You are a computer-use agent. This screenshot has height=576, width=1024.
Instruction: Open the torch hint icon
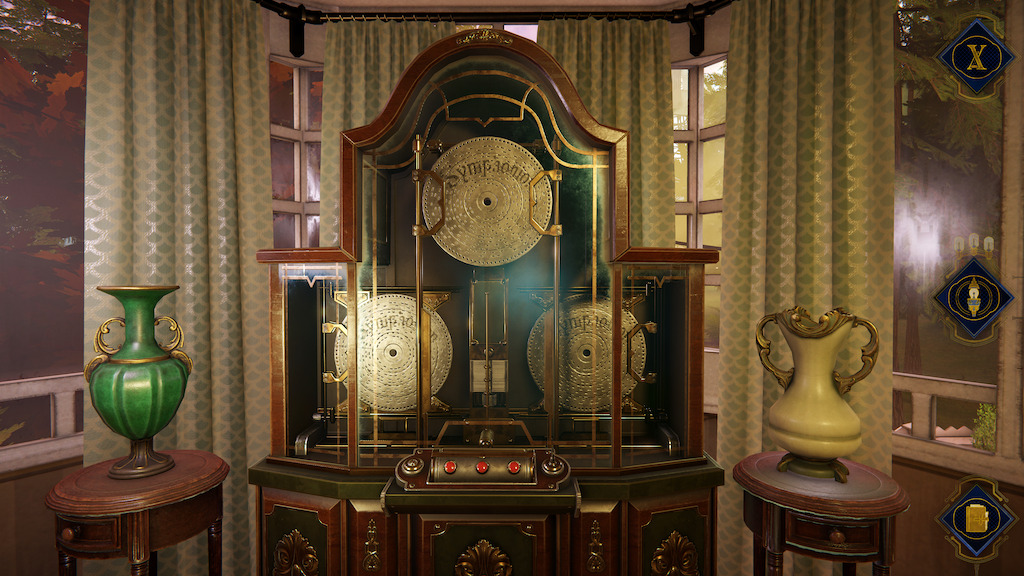[x=973, y=299]
